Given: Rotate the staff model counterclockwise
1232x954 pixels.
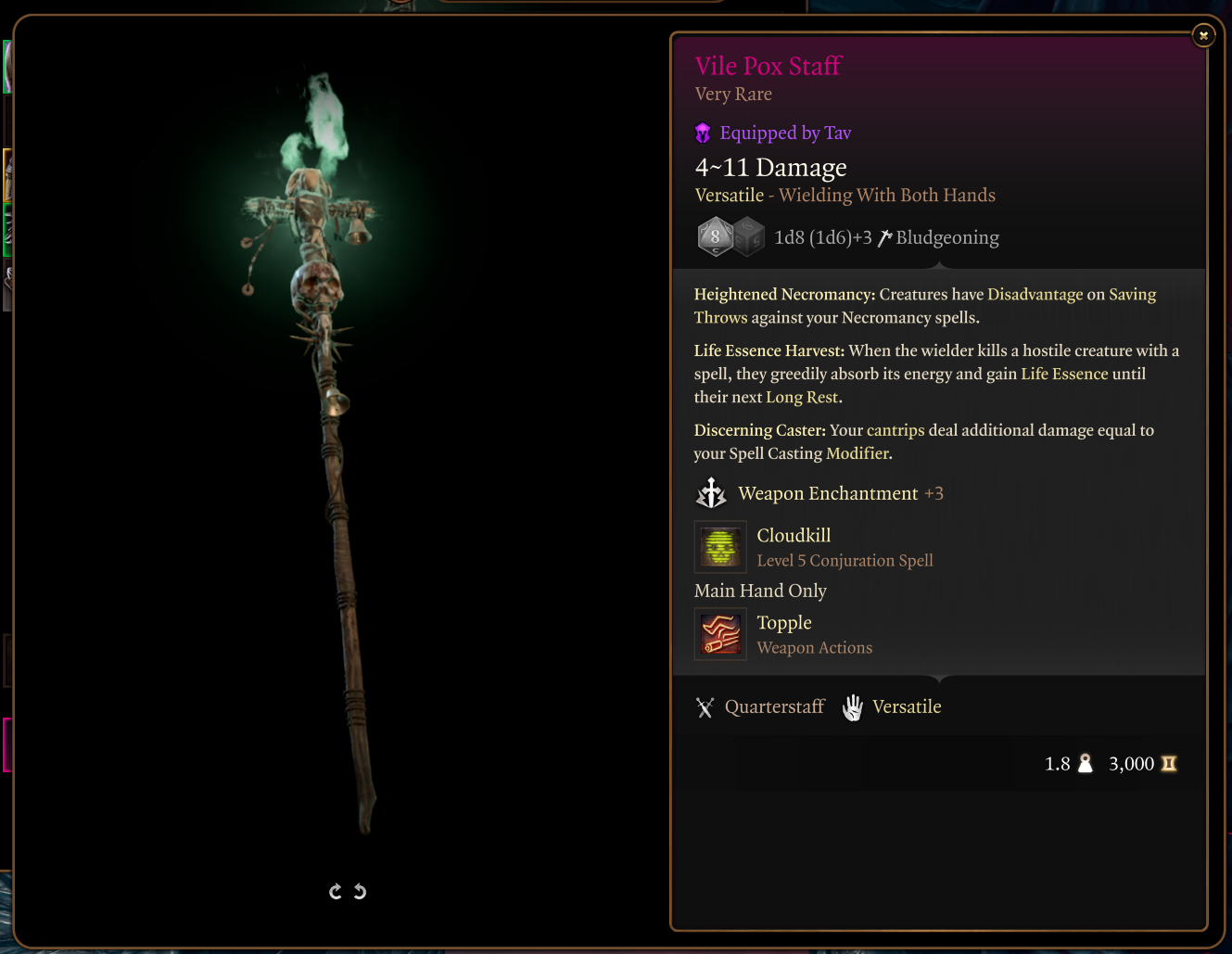Looking at the screenshot, I should click(360, 892).
